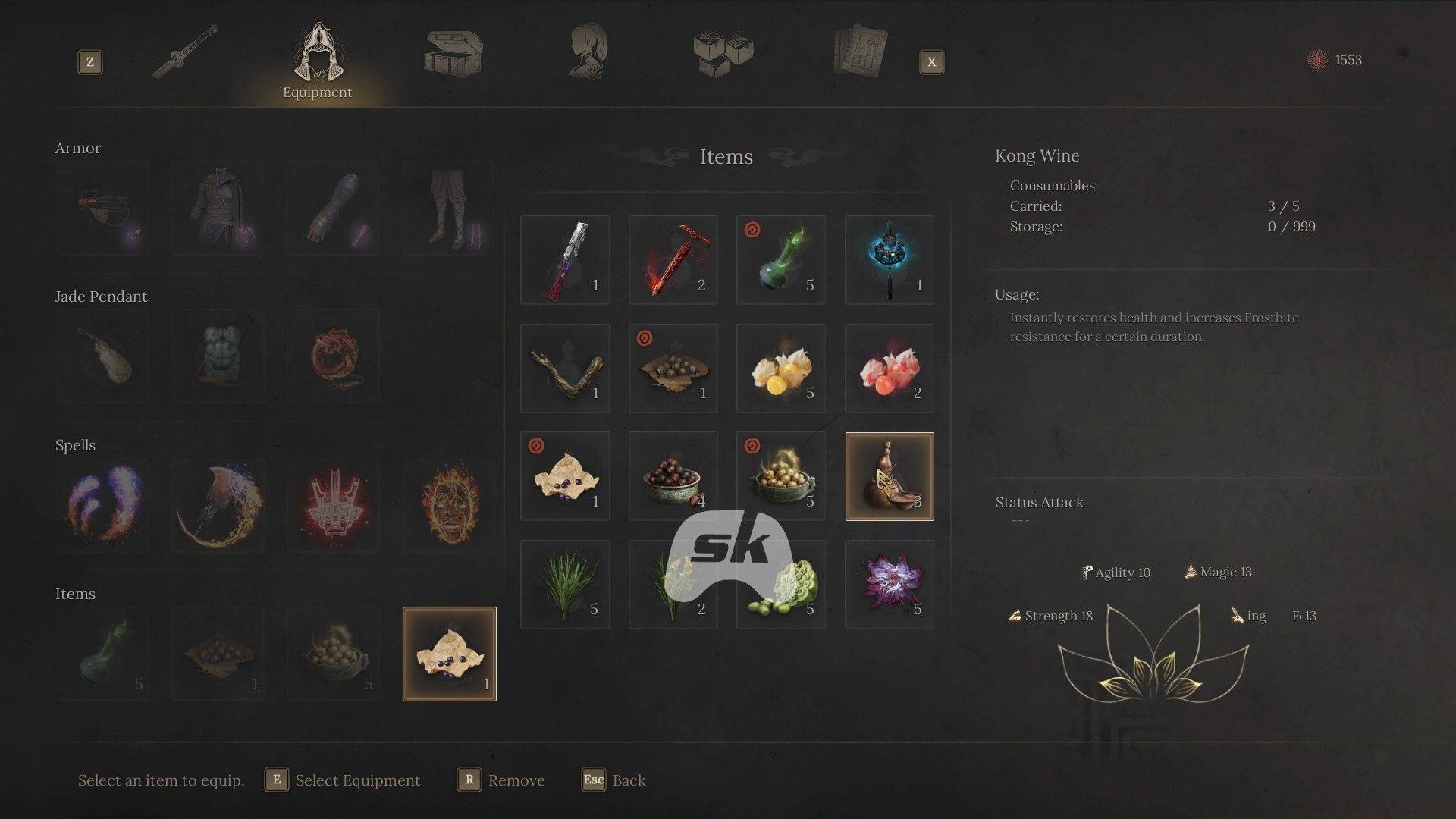Open the storage chest tab

pos(453,53)
